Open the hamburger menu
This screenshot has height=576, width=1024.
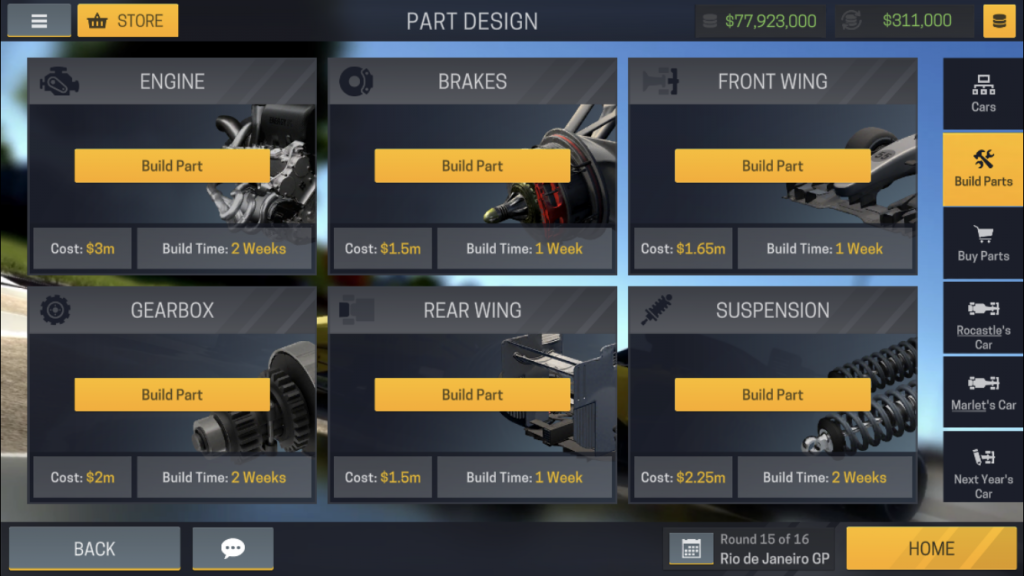tap(39, 21)
